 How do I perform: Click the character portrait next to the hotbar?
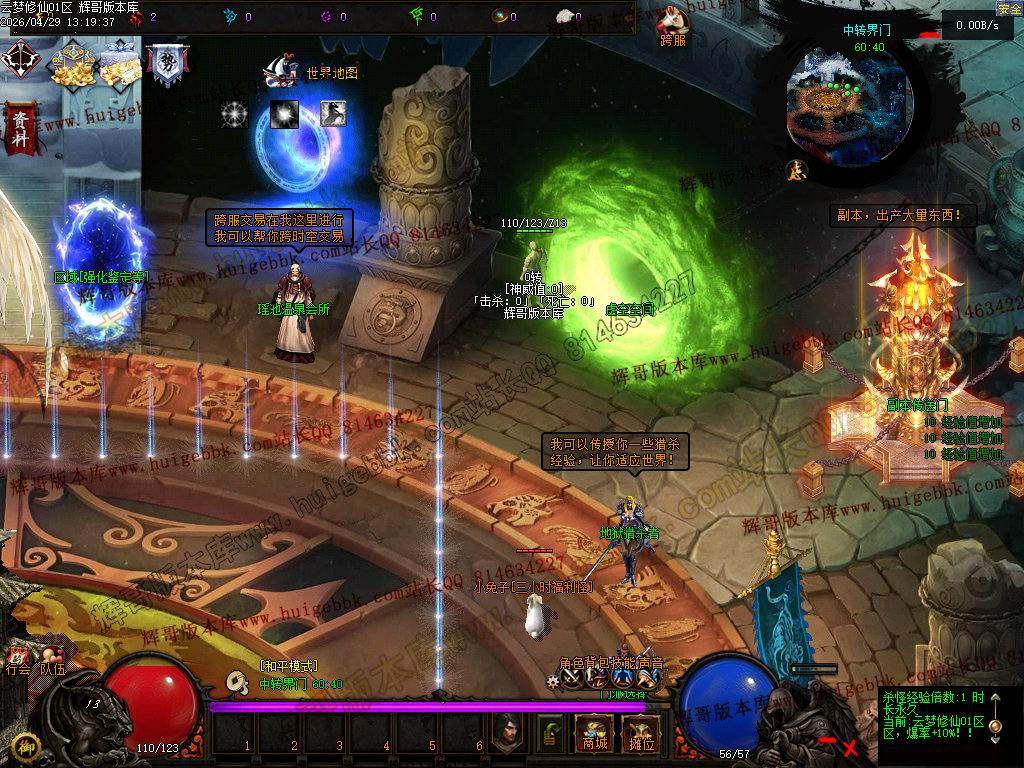pyautogui.click(x=507, y=733)
